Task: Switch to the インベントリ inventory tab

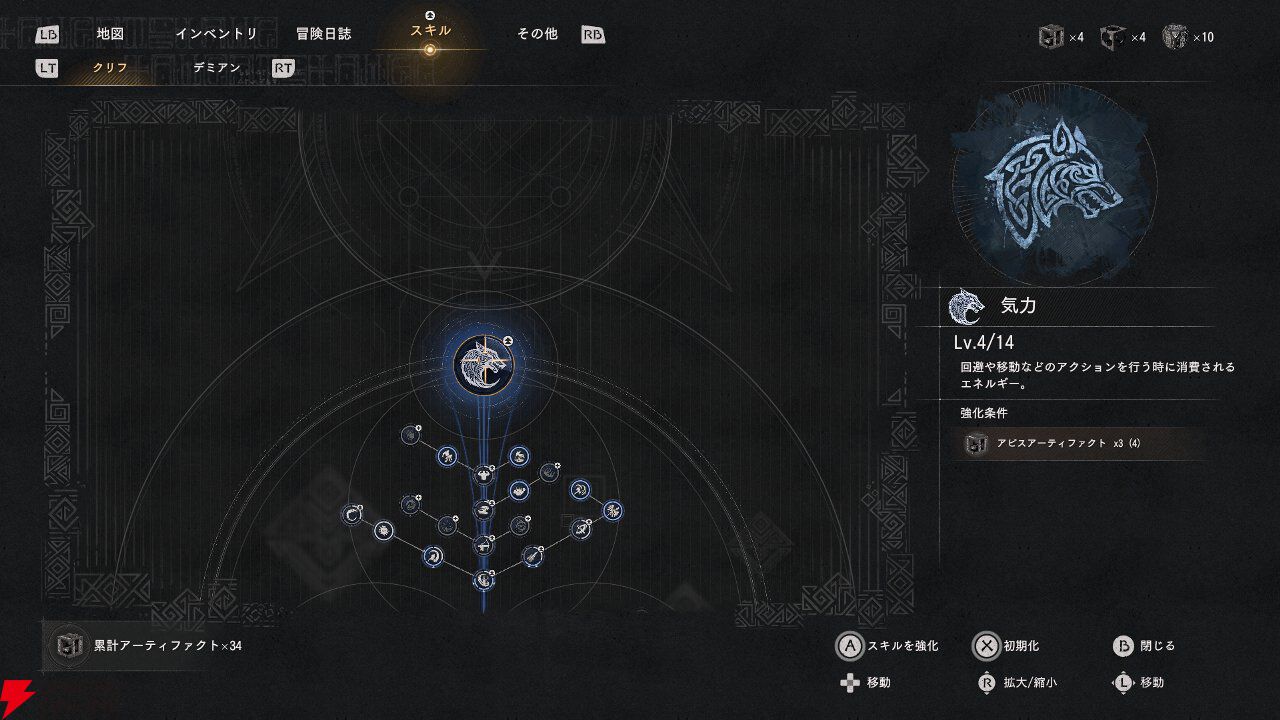Action: pos(216,34)
